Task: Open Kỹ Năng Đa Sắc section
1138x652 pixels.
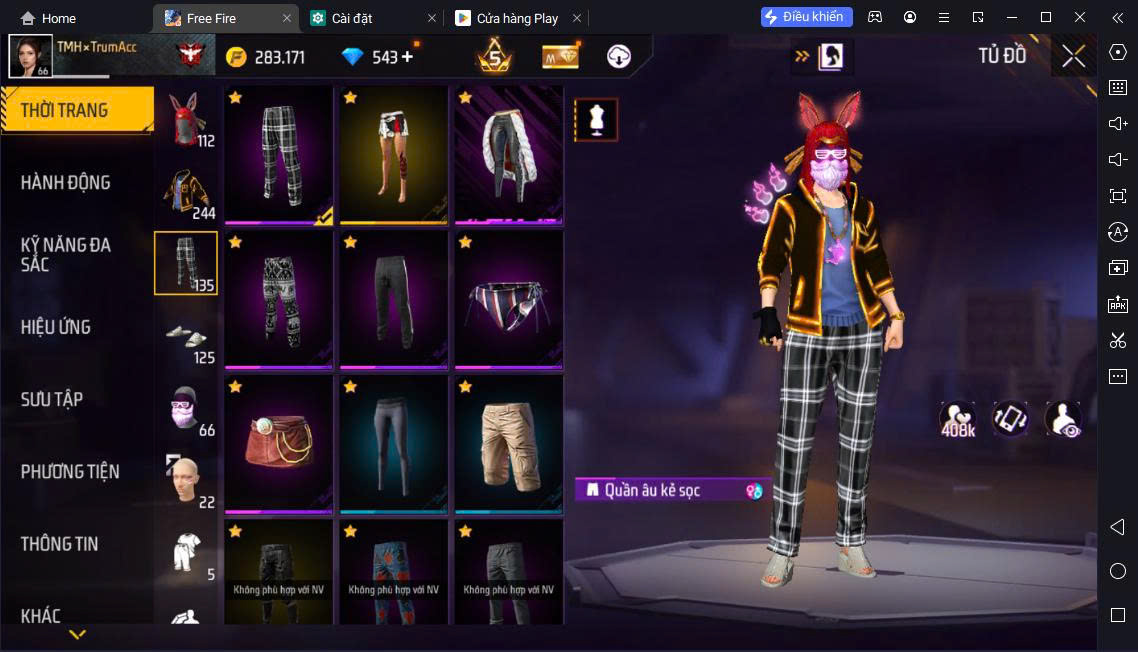Action: [66, 254]
